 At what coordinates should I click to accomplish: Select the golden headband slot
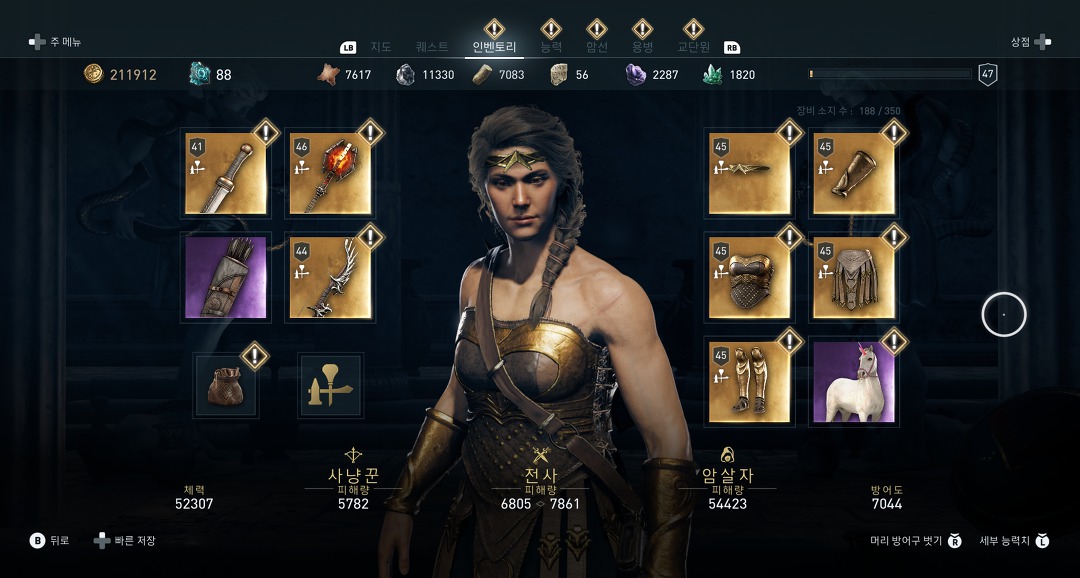pyautogui.click(x=749, y=173)
